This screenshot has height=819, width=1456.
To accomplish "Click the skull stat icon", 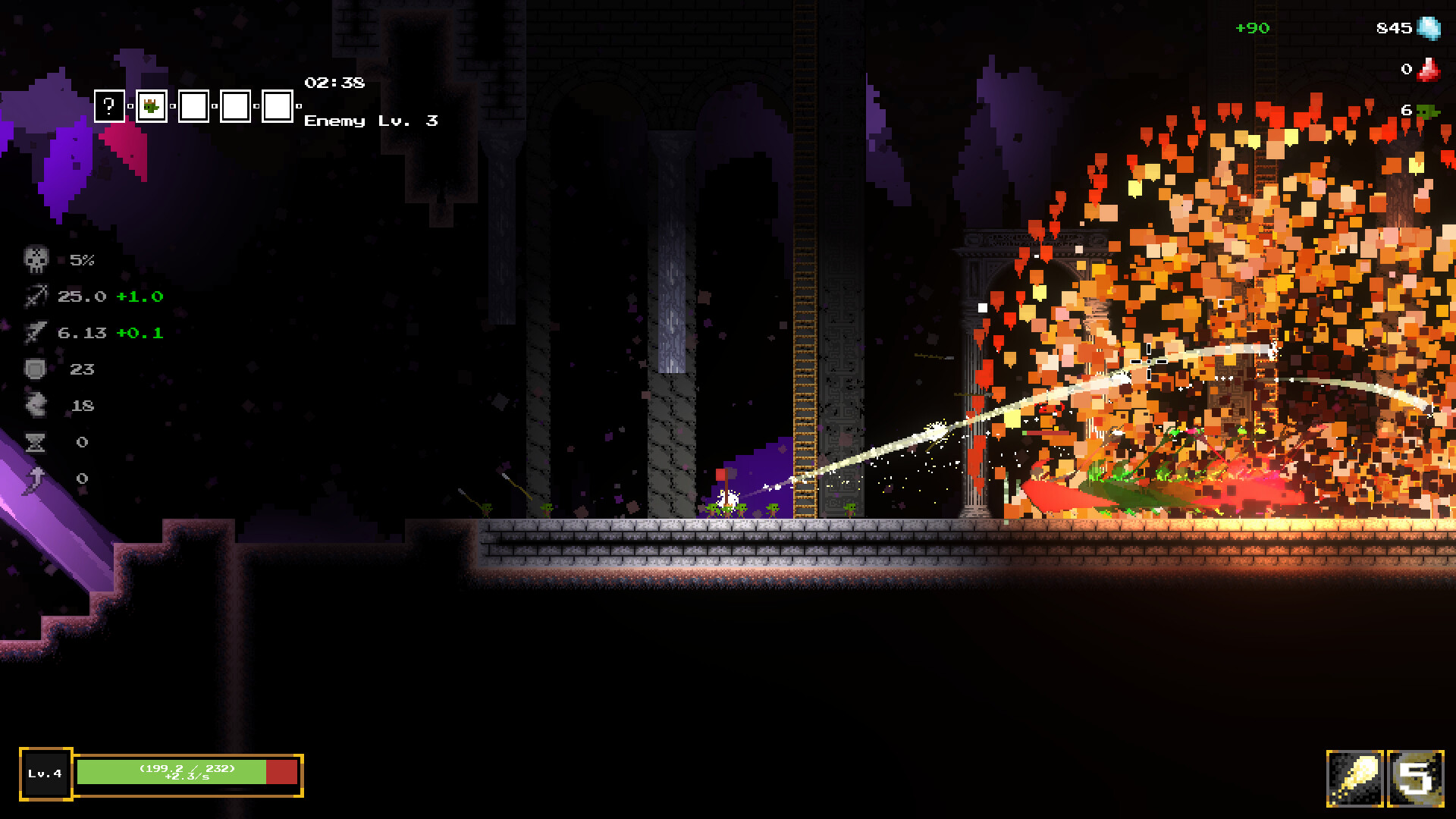I will click(x=36, y=260).
